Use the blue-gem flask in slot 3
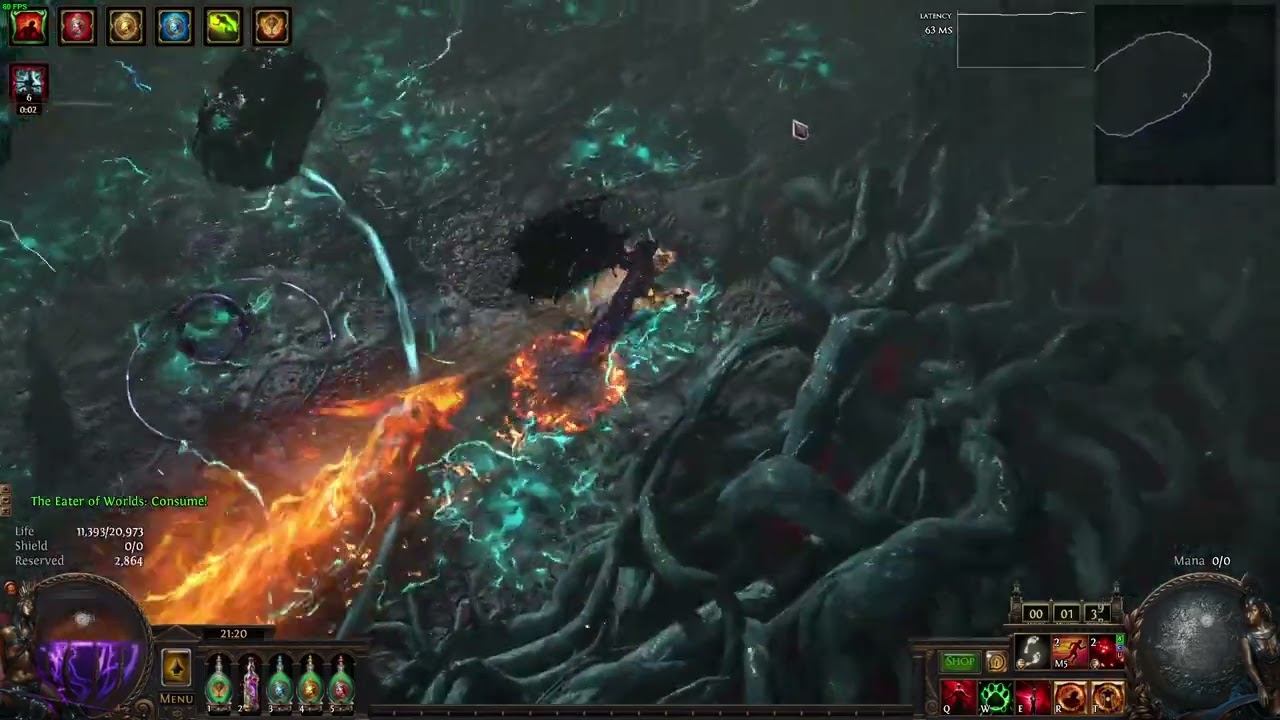Screen dimensions: 1280x720 280,681
